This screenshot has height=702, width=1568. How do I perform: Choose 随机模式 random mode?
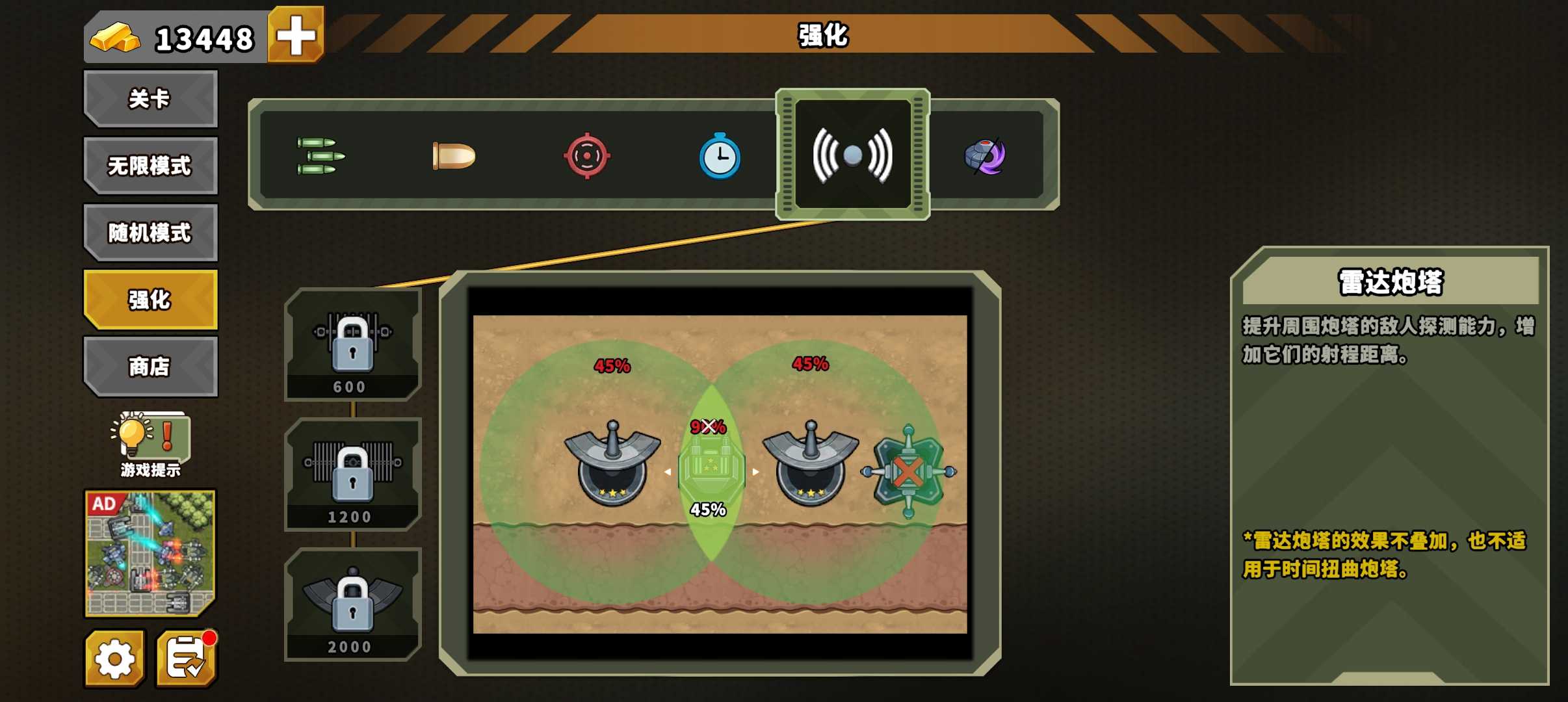point(150,233)
